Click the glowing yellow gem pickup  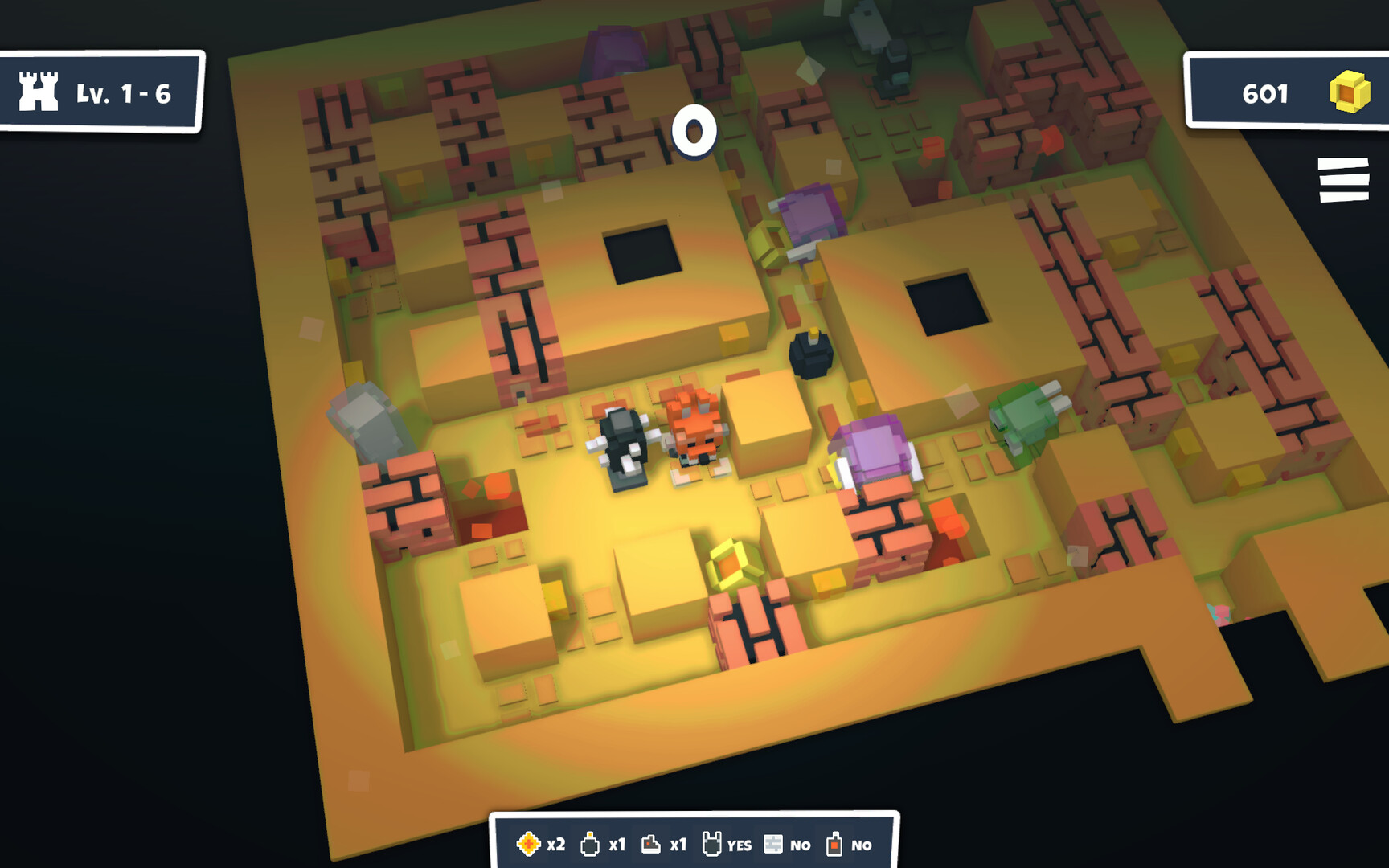728,563
